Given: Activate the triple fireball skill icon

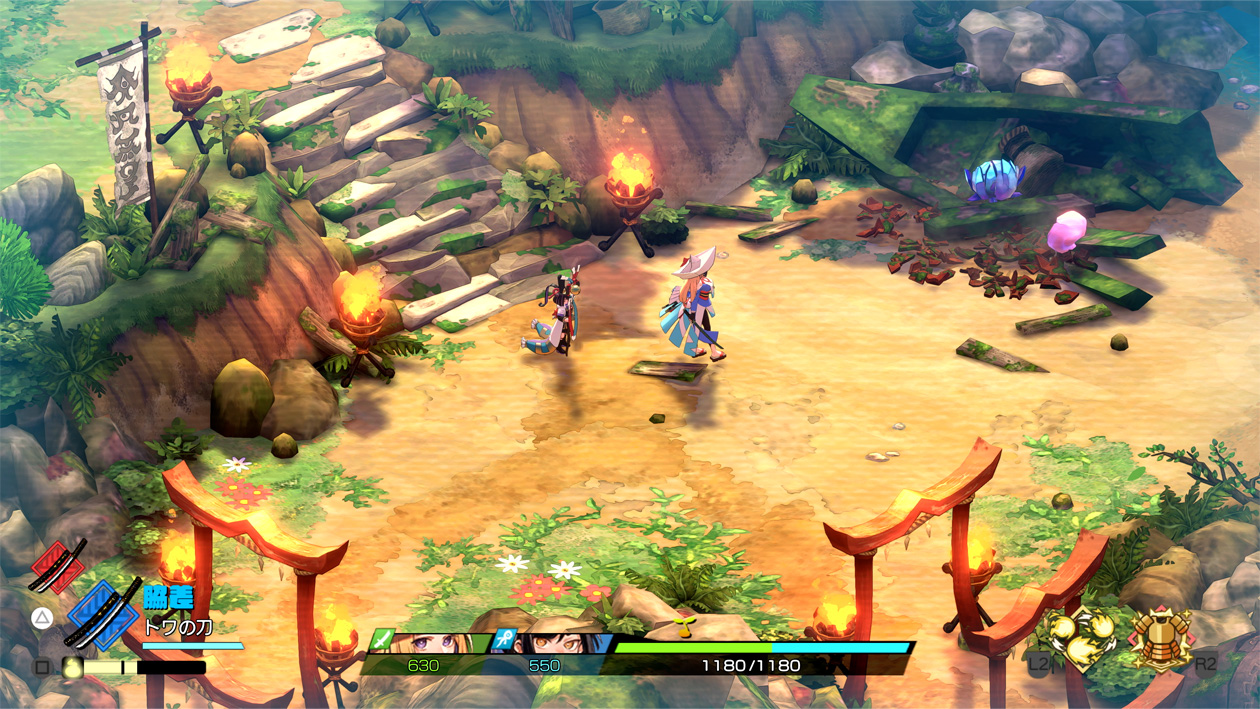Looking at the screenshot, I should tap(1081, 638).
